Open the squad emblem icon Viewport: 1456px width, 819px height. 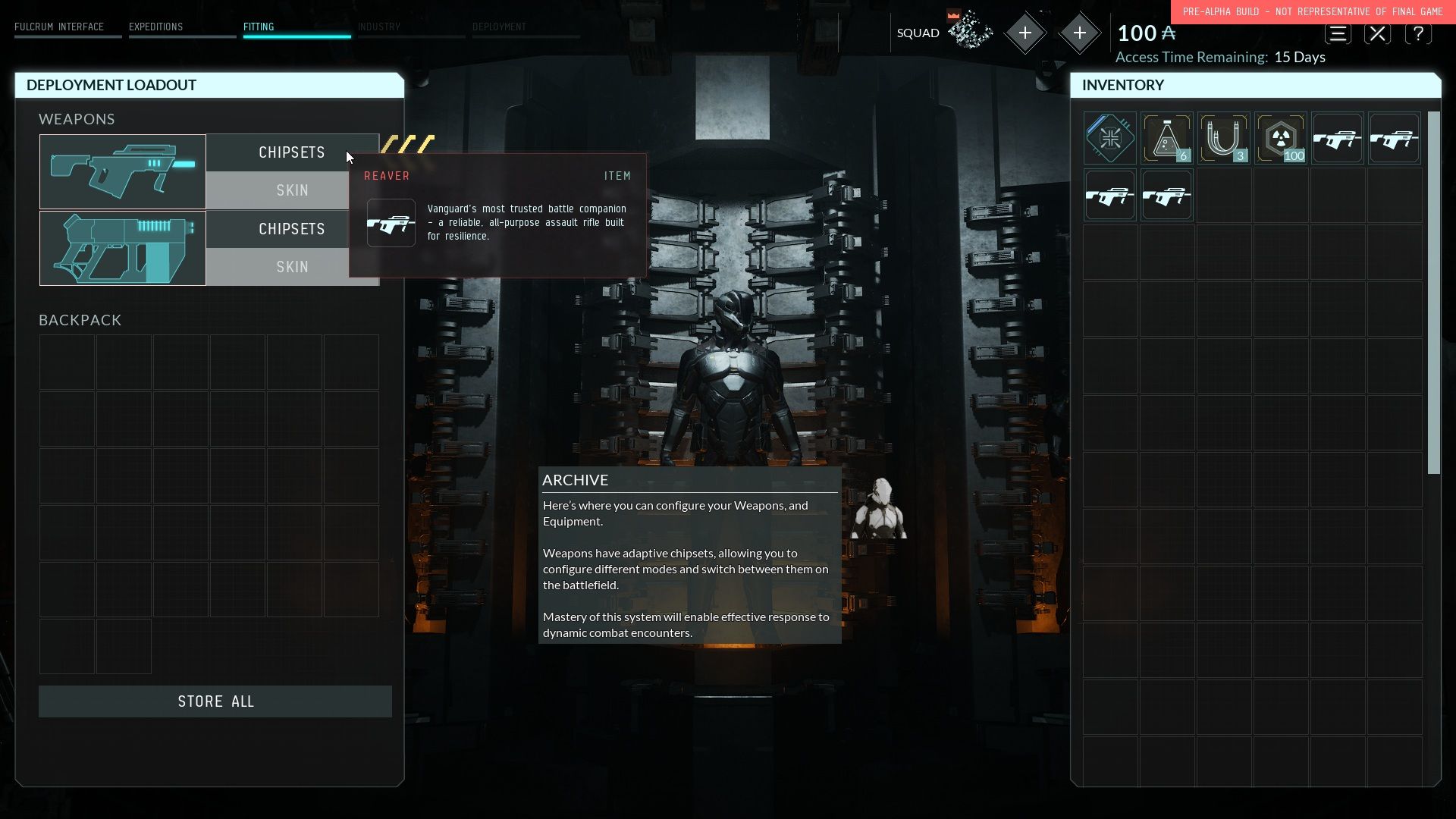coord(970,32)
